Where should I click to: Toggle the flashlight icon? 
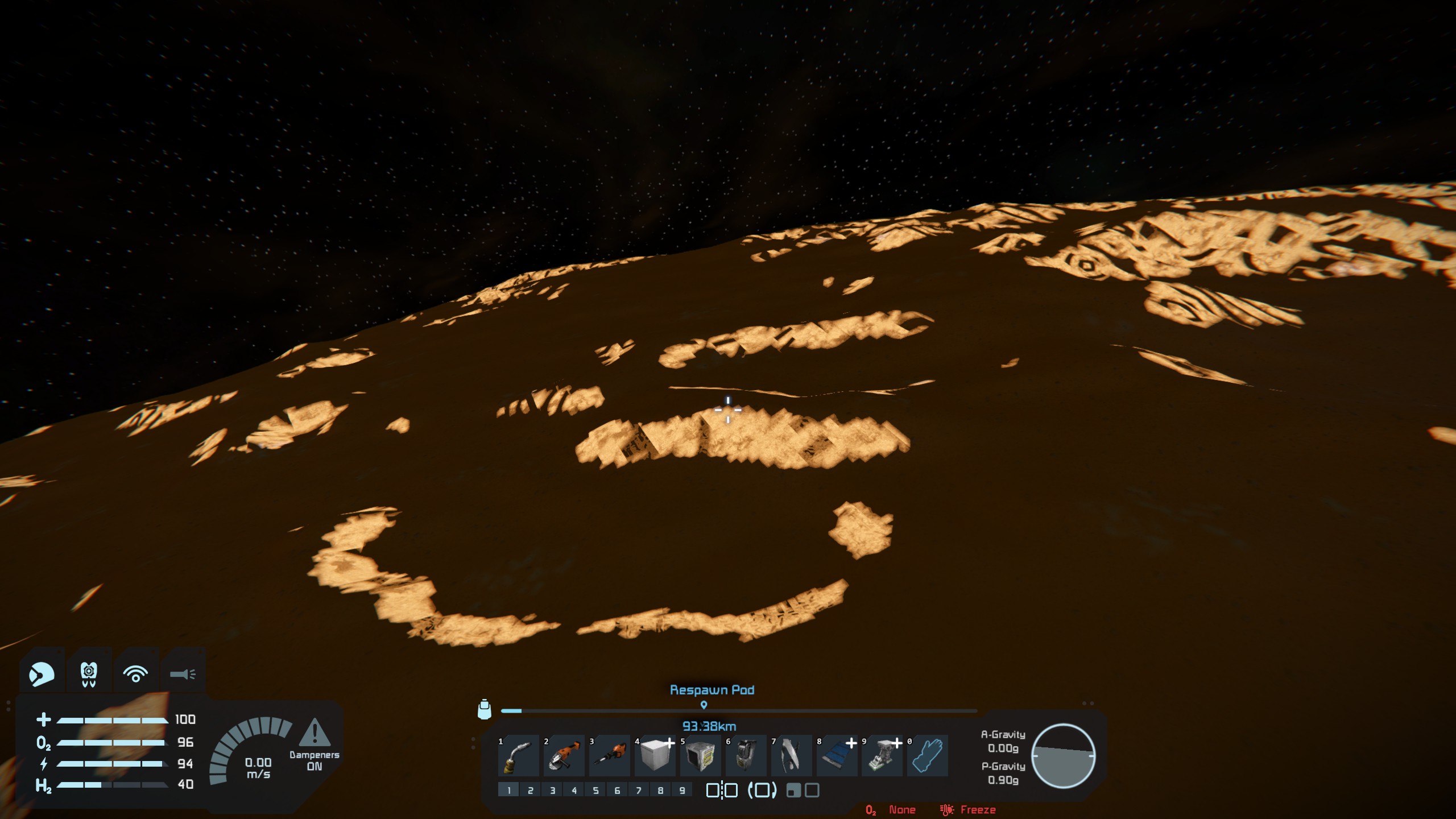tap(183, 674)
